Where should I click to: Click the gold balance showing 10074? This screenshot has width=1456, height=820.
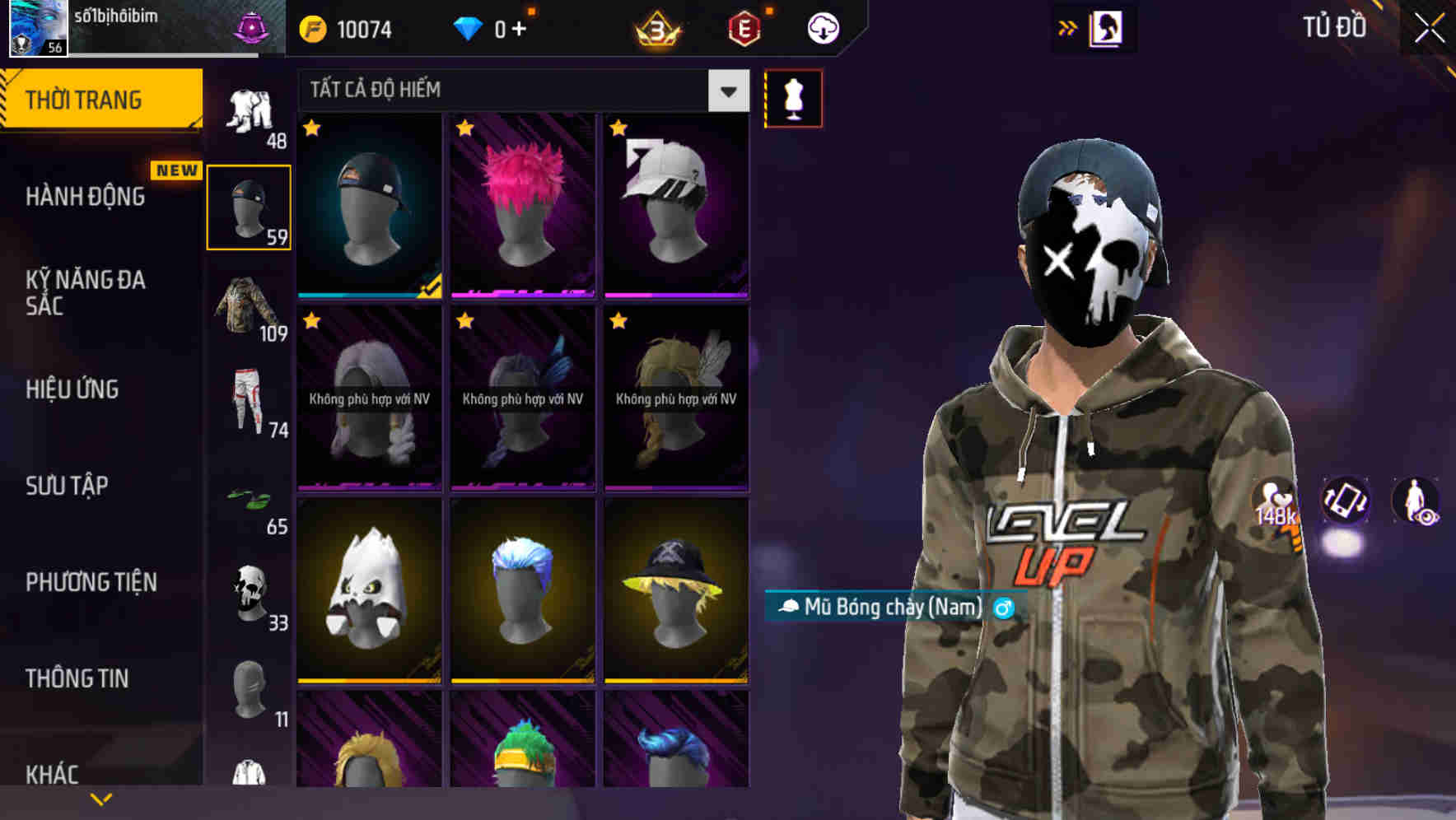[346, 27]
